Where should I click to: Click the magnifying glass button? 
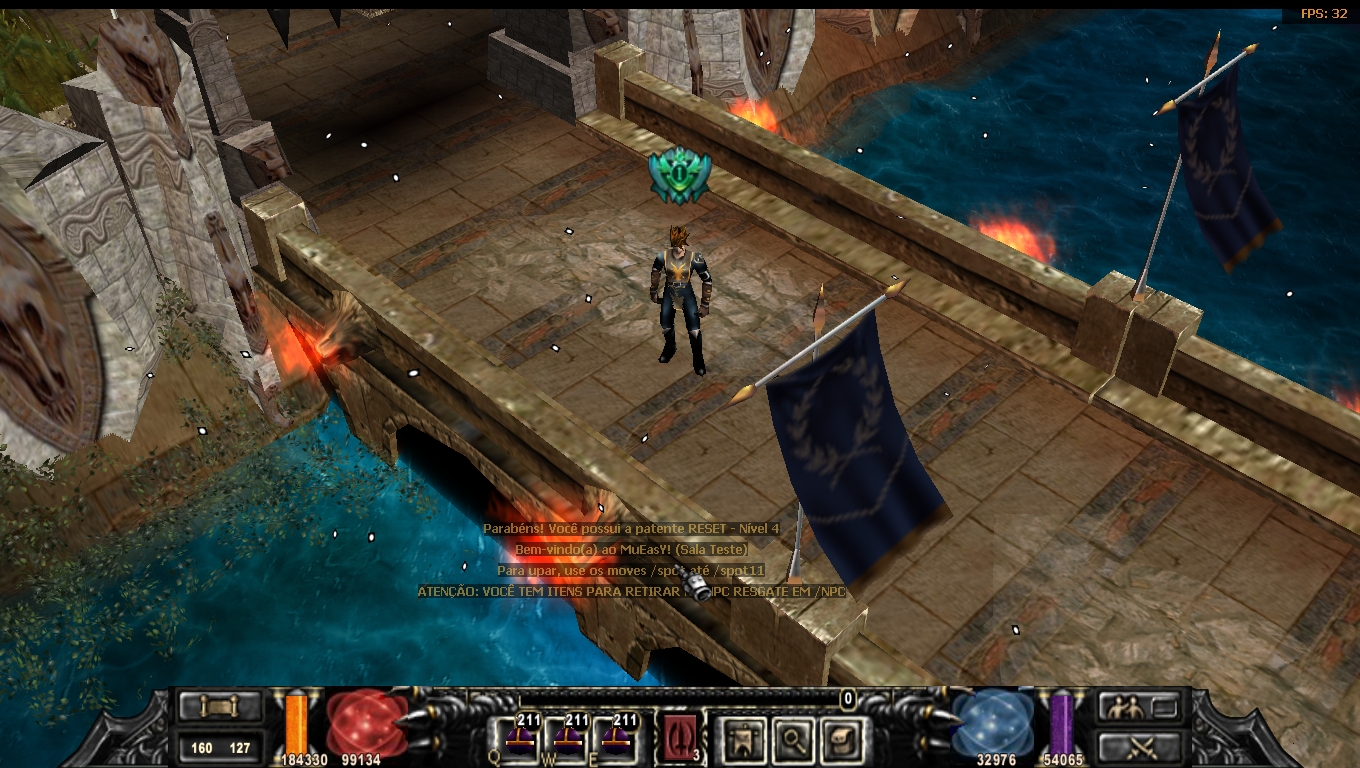791,740
